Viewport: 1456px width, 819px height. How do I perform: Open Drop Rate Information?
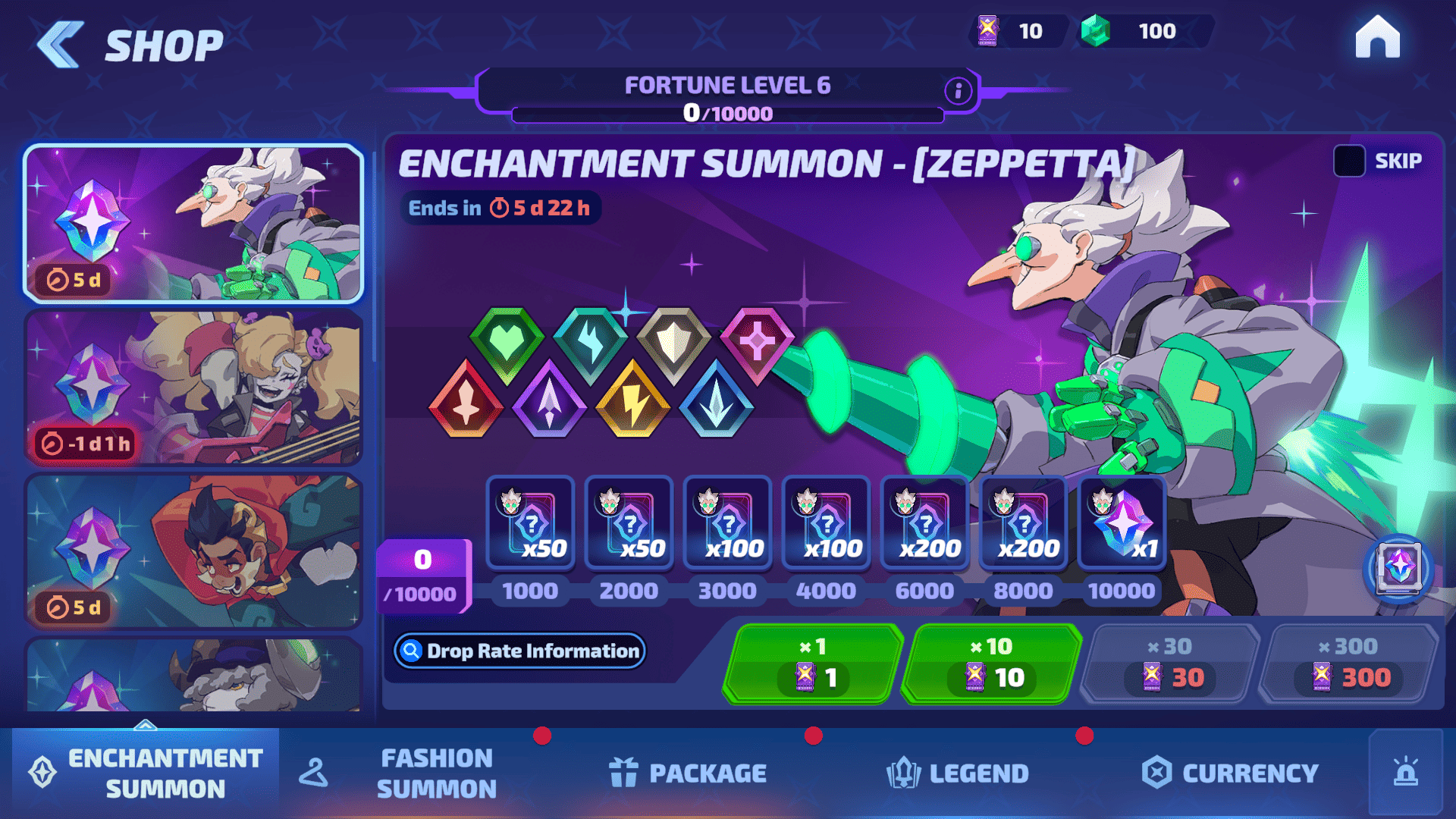click(x=520, y=651)
